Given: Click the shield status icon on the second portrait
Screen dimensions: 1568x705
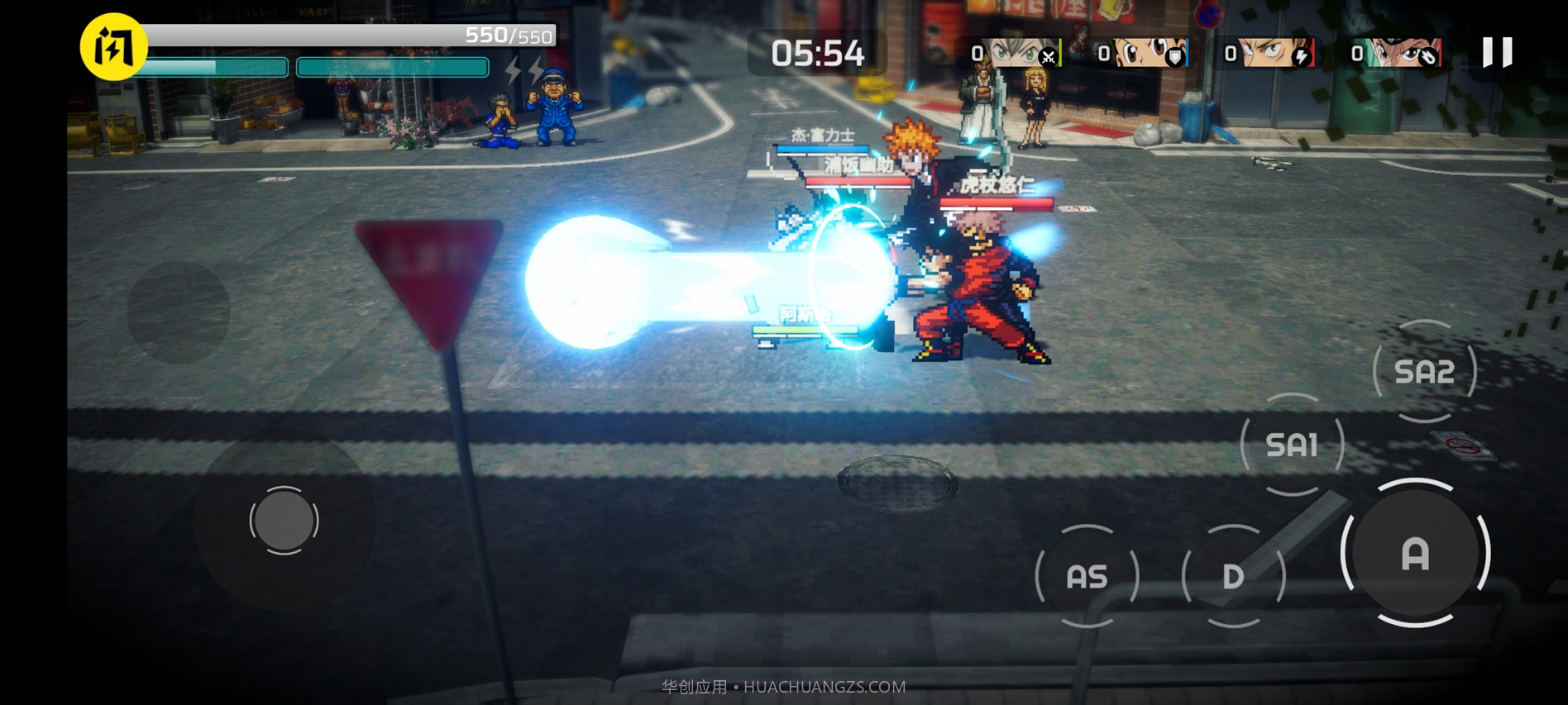Looking at the screenshot, I should click(x=1174, y=58).
